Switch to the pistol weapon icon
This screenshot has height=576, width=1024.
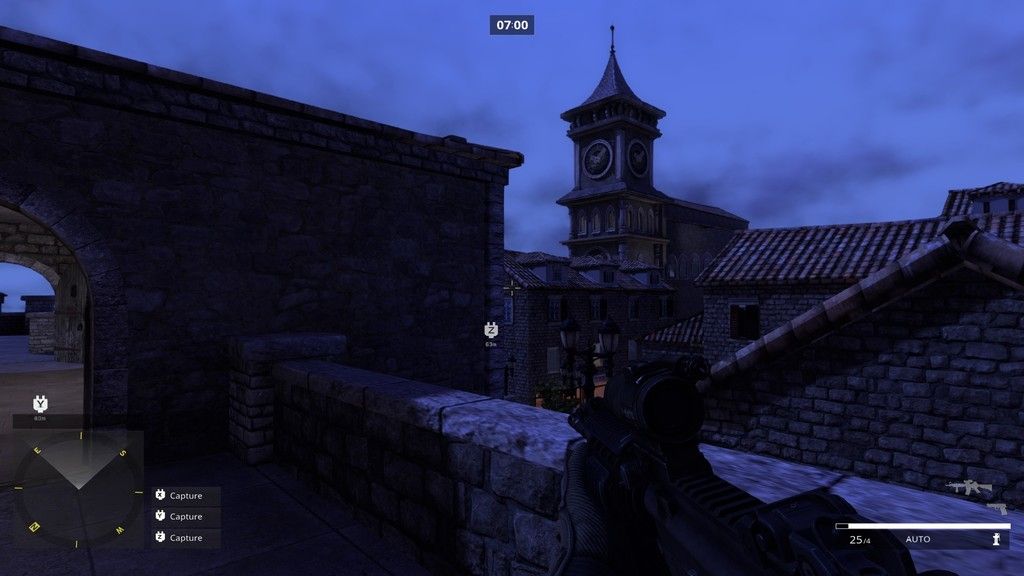pos(996,508)
